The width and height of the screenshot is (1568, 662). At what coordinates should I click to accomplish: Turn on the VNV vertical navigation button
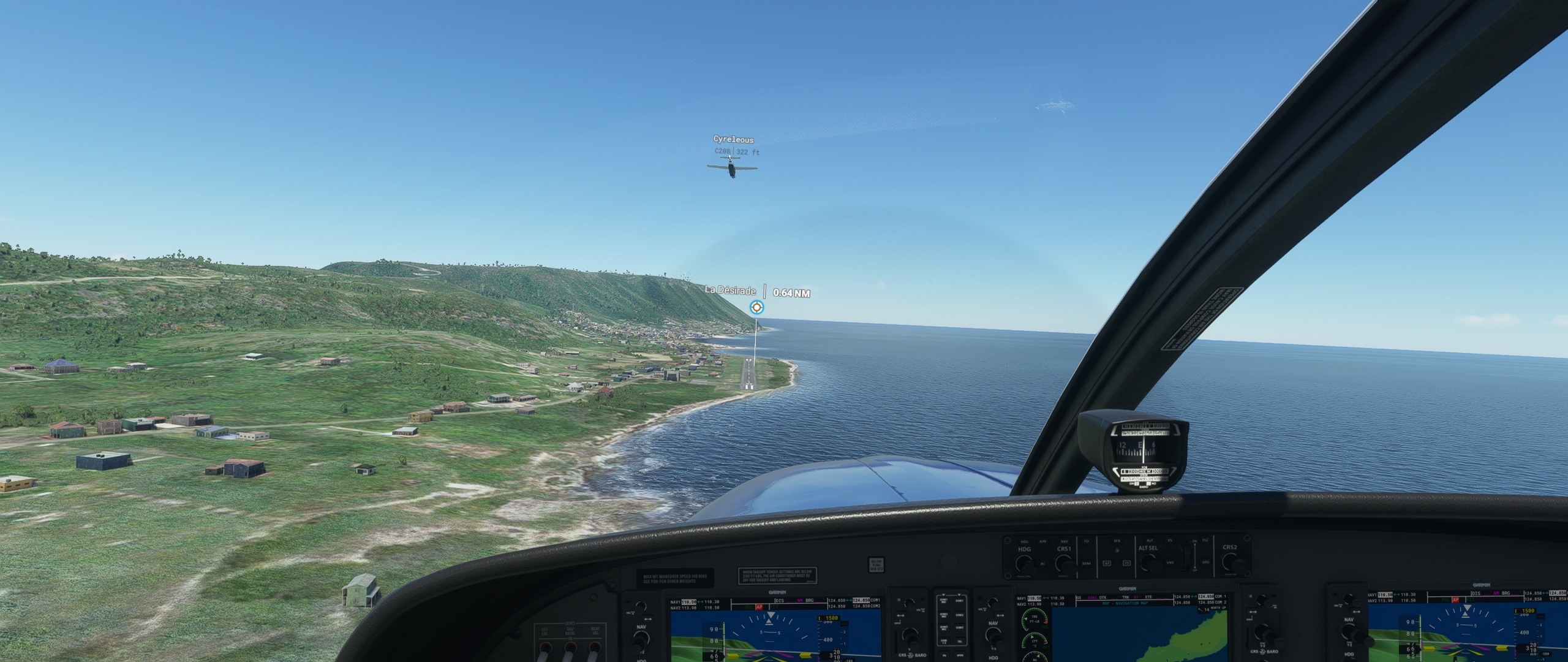(1170, 563)
